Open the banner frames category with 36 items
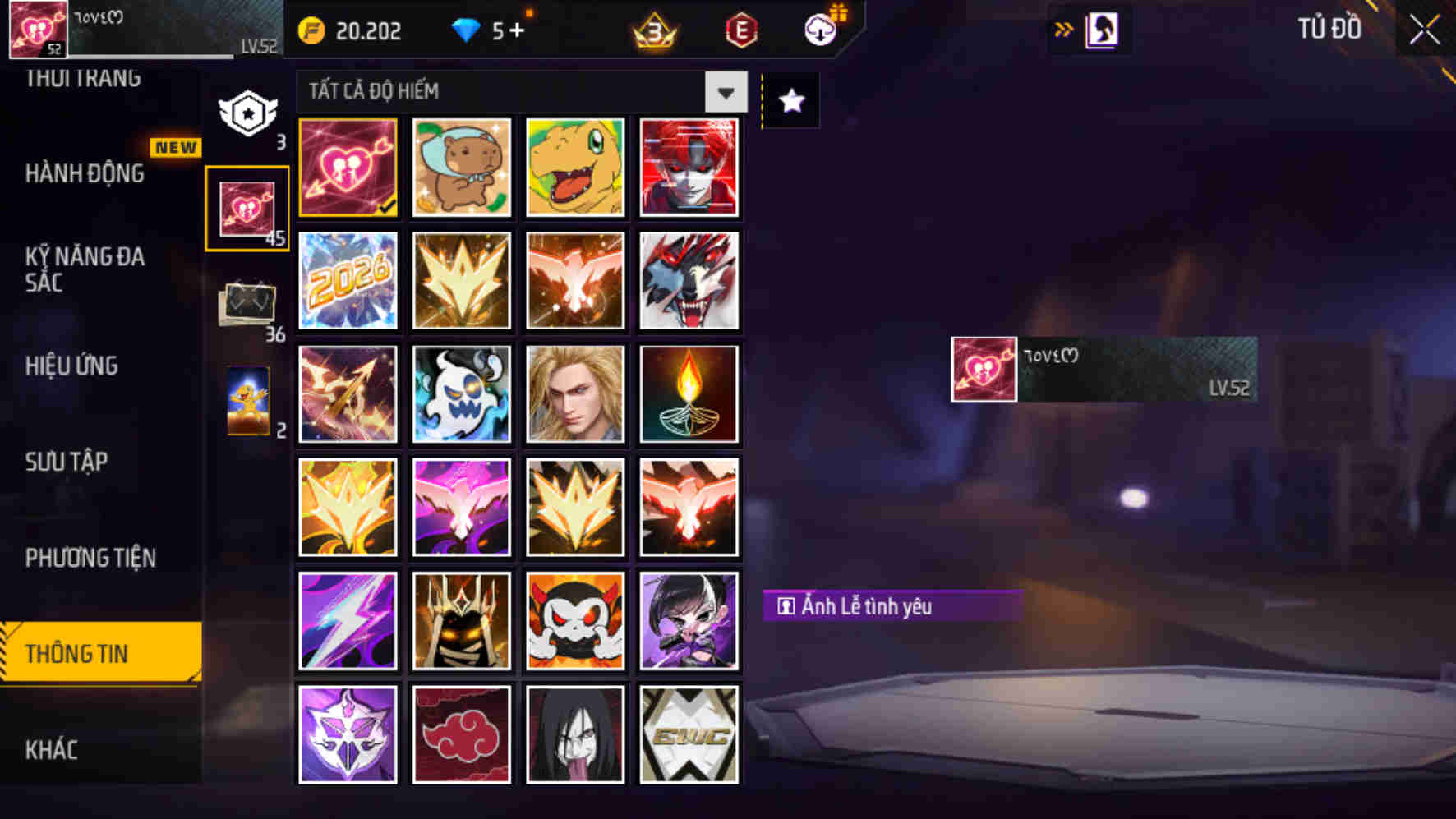This screenshot has height=819, width=1456. [x=249, y=304]
